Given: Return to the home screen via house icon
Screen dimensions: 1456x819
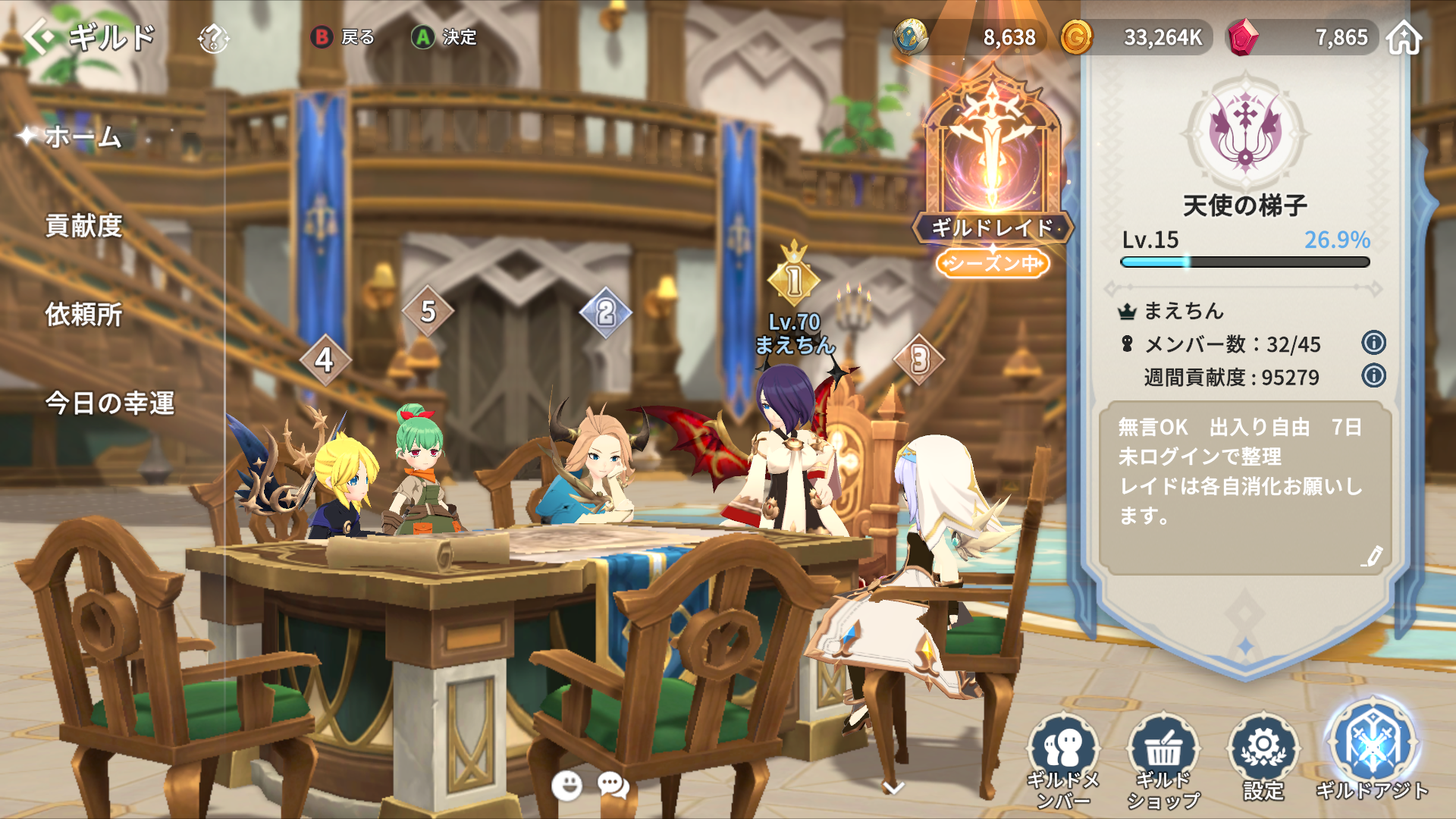Looking at the screenshot, I should click(x=1404, y=38).
